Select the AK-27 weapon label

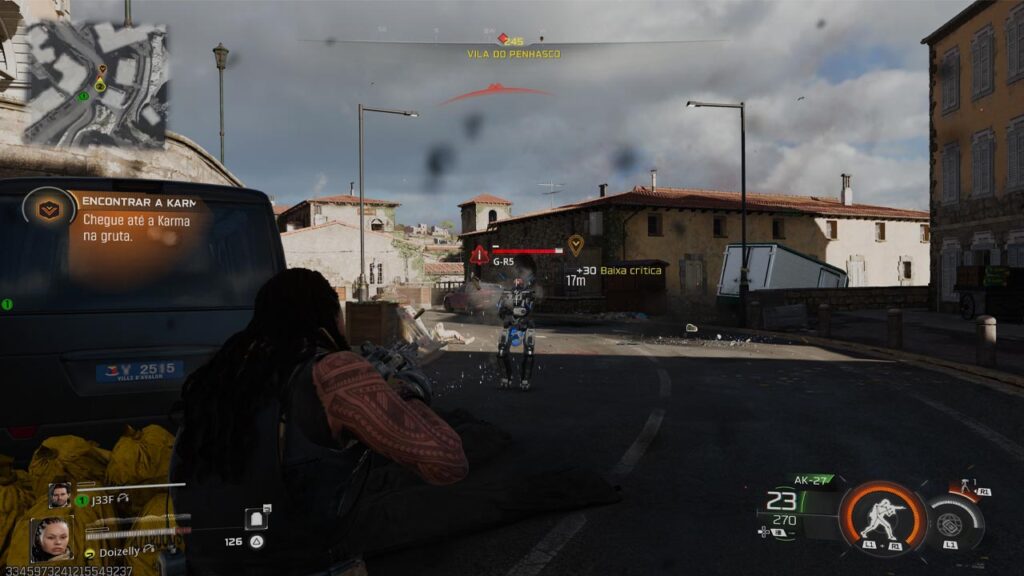pos(813,480)
